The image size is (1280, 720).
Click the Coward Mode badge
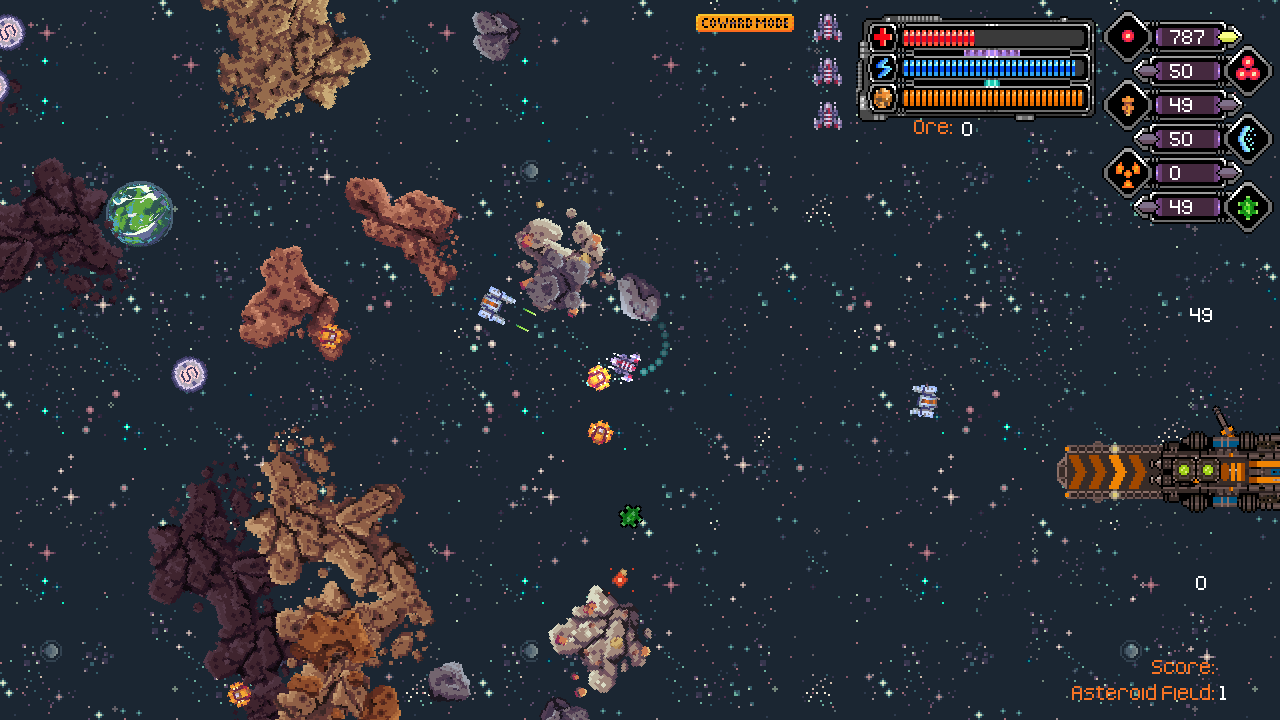[745, 23]
